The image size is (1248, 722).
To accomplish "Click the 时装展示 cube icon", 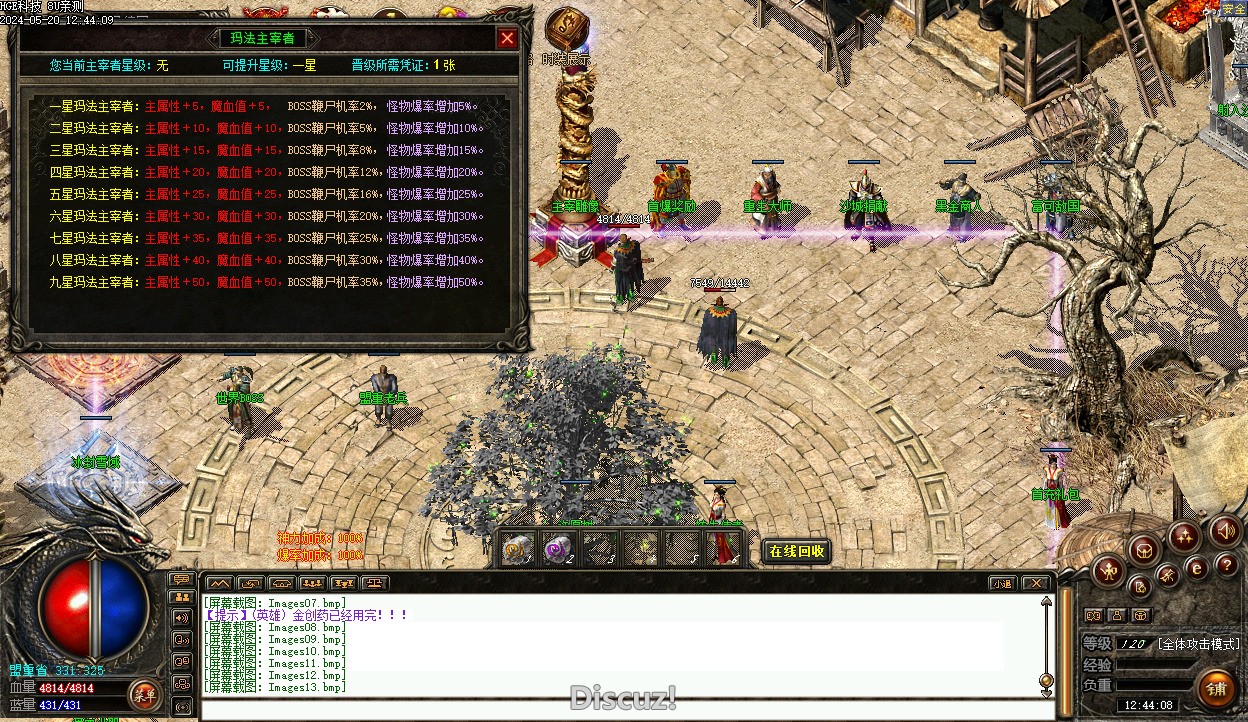I will [566, 28].
